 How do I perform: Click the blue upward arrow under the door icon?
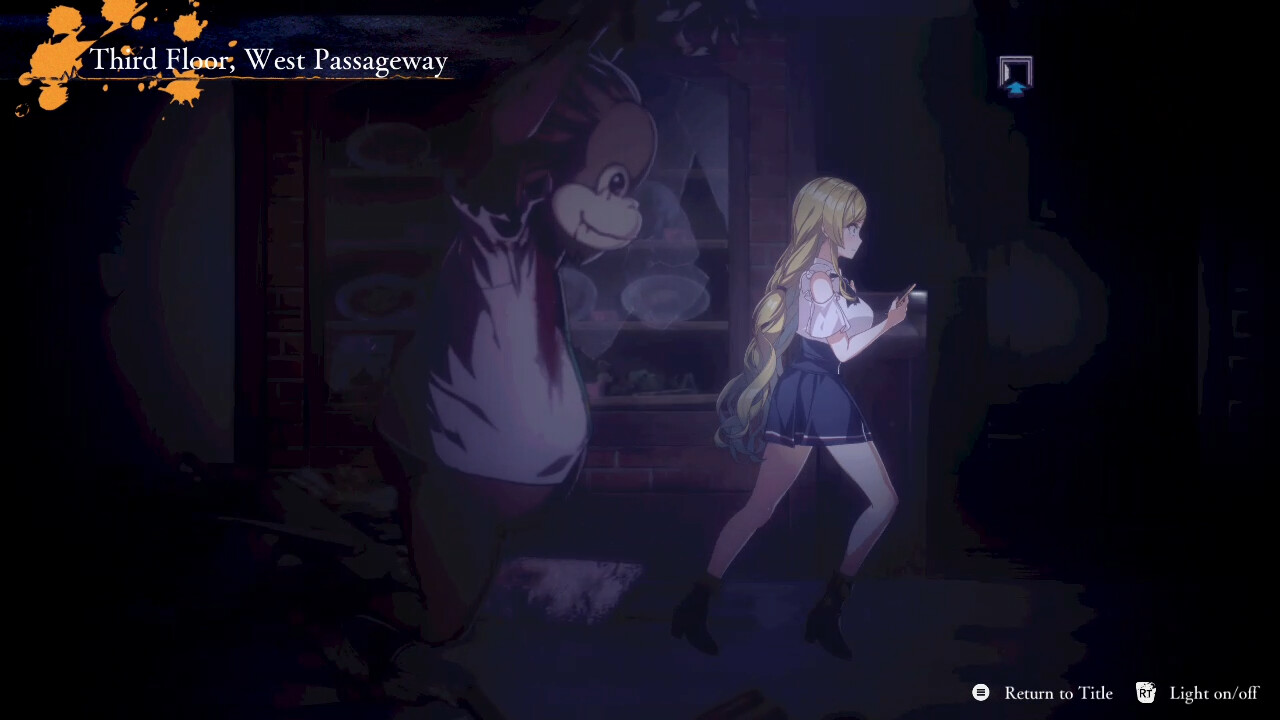click(1016, 88)
